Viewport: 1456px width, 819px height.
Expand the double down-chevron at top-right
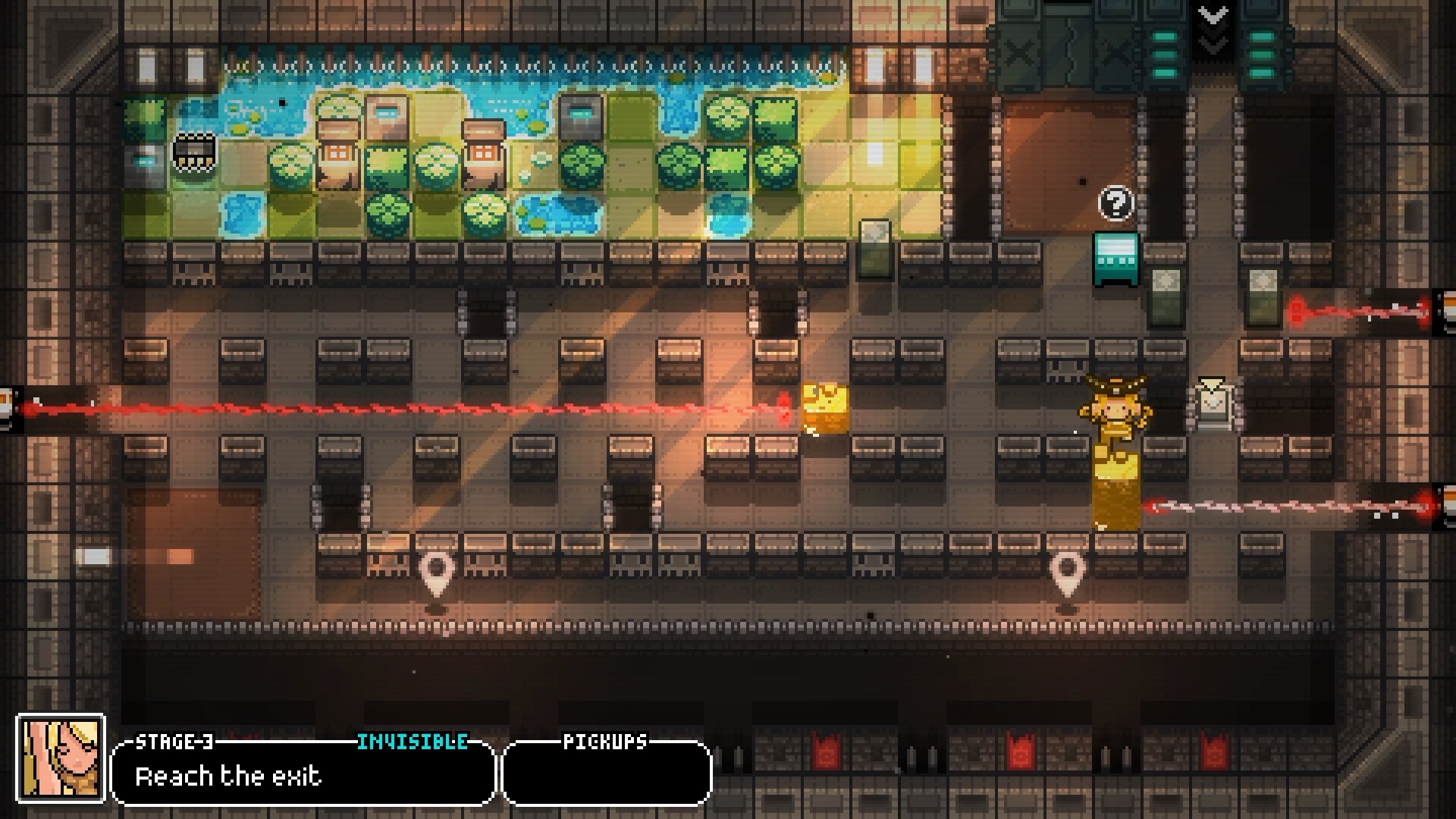[x=1214, y=15]
